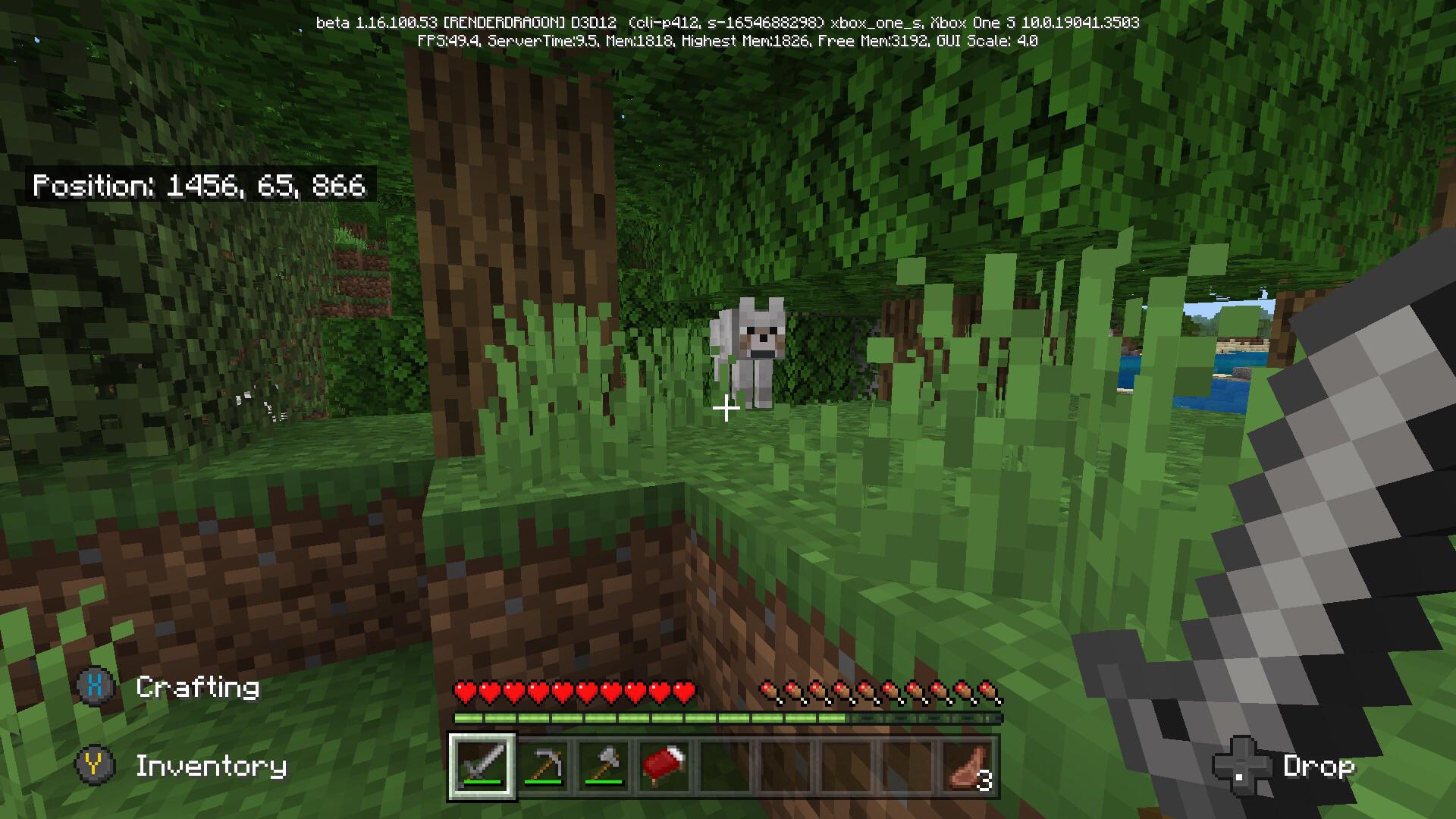Click the d-pad icon next to Drop
Screen dimensions: 1456x819
click(1241, 767)
